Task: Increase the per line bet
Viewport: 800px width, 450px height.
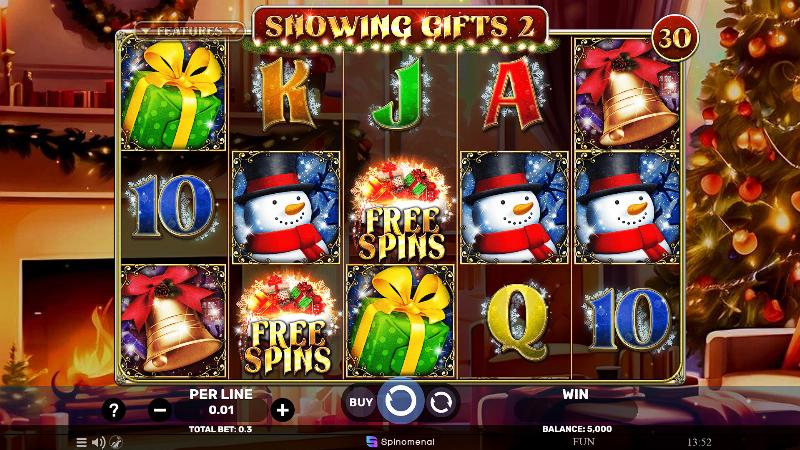Action: point(283,409)
